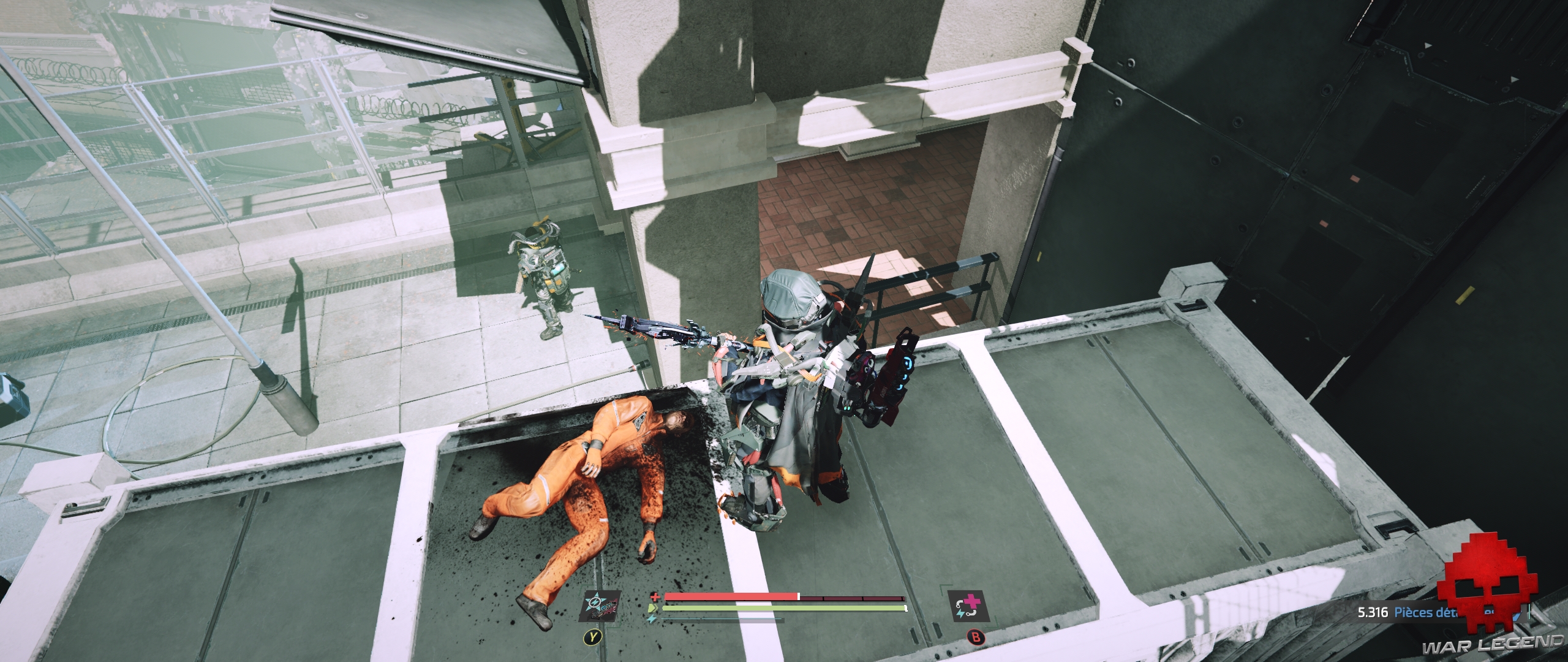Click the lightning star emblem above the Y button
The width and height of the screenshot is (1568, 662).
[595, 602]
